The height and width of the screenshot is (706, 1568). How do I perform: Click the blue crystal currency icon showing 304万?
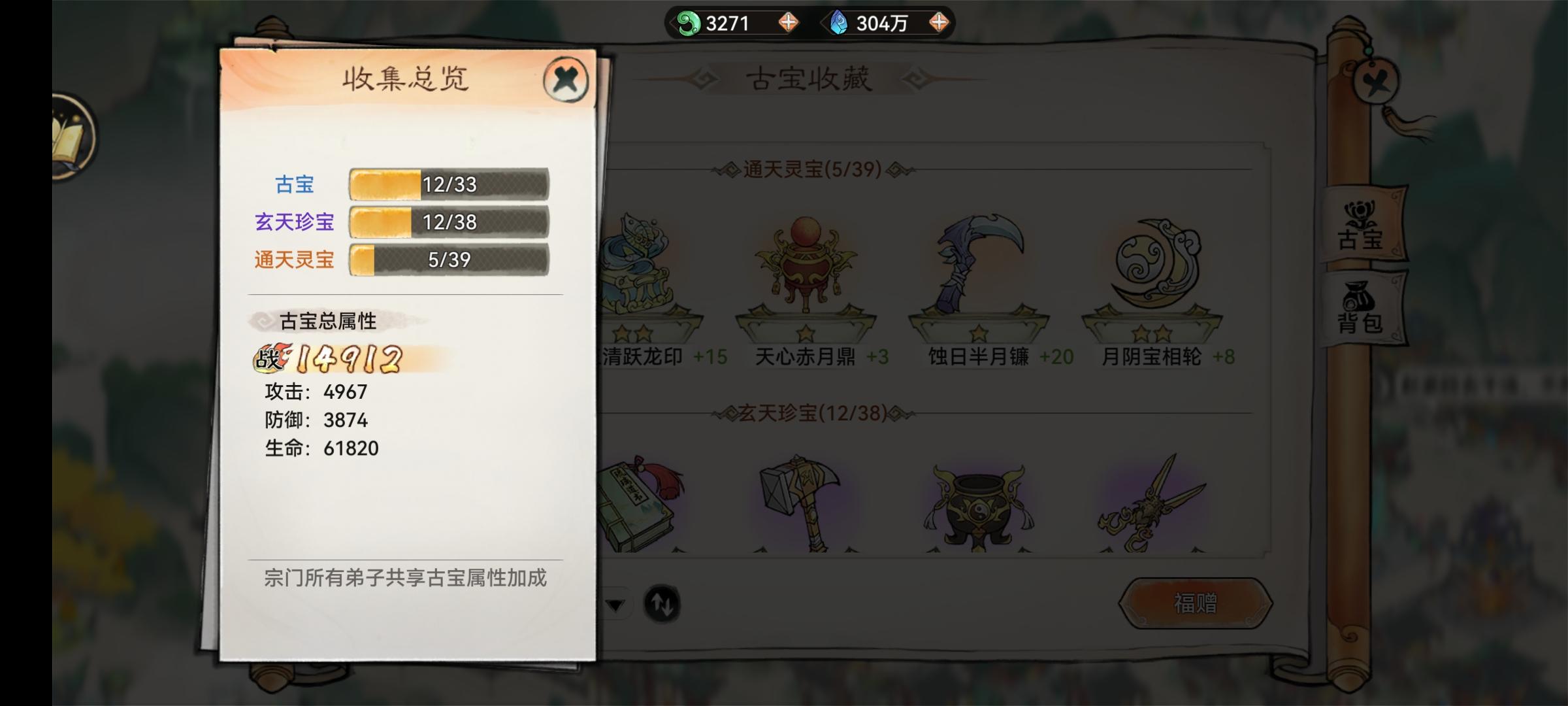pyautogui.click(x=840, y=21)
